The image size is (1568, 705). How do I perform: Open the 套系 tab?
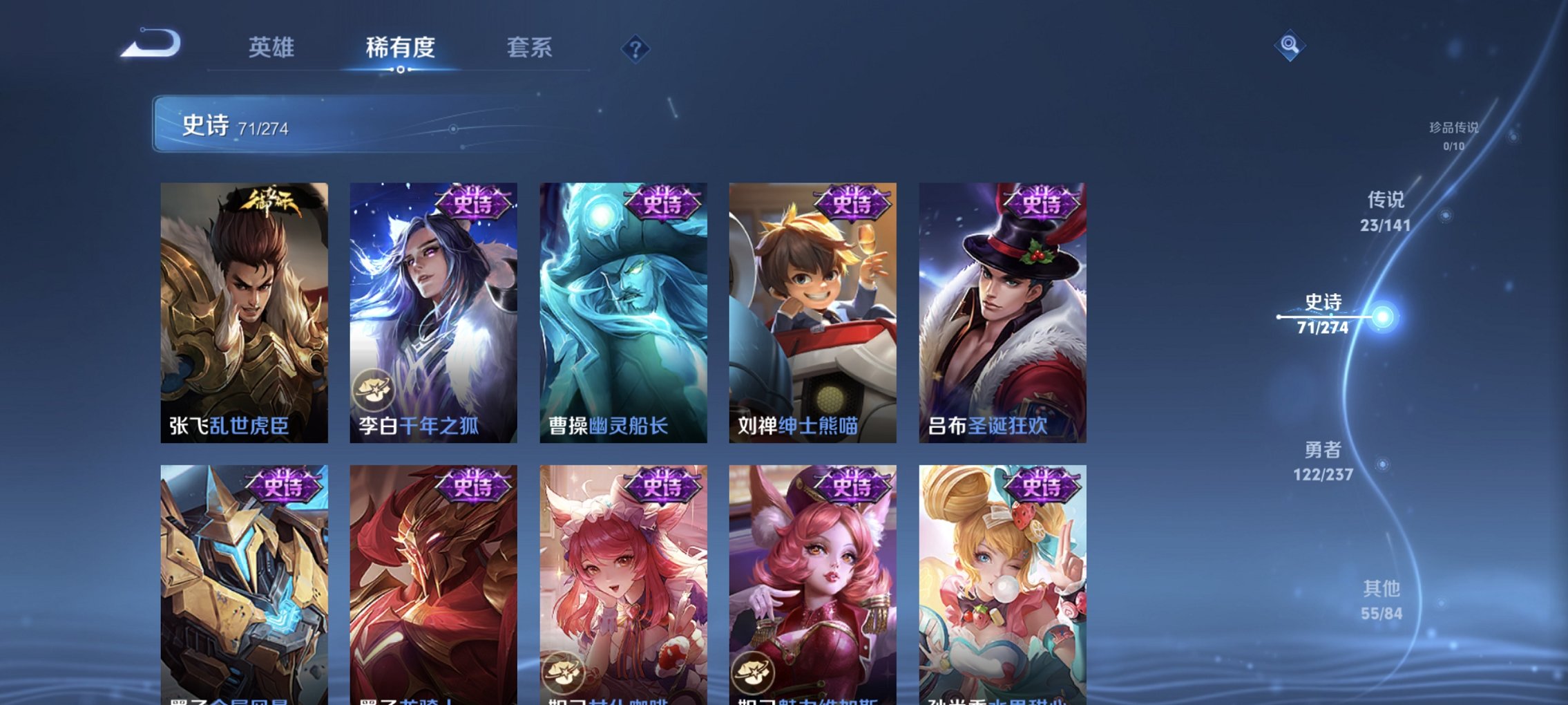(528, 47)
